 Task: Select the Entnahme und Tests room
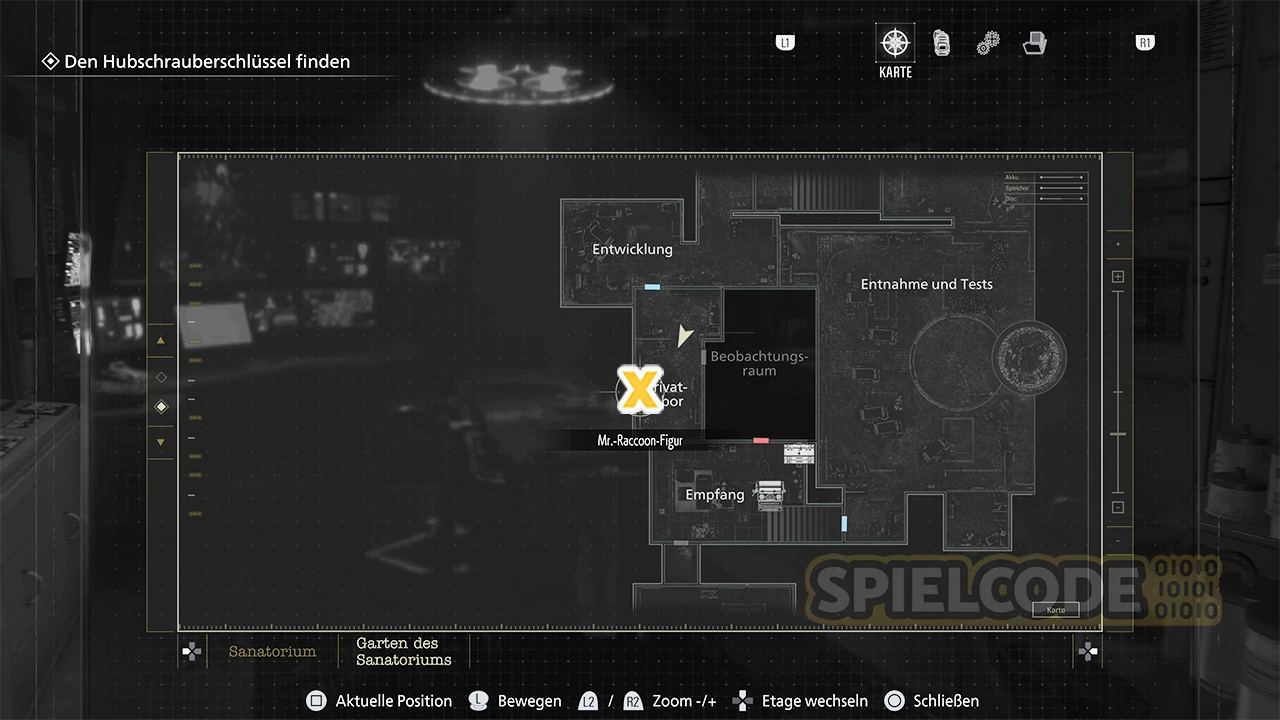click(926, 284)
